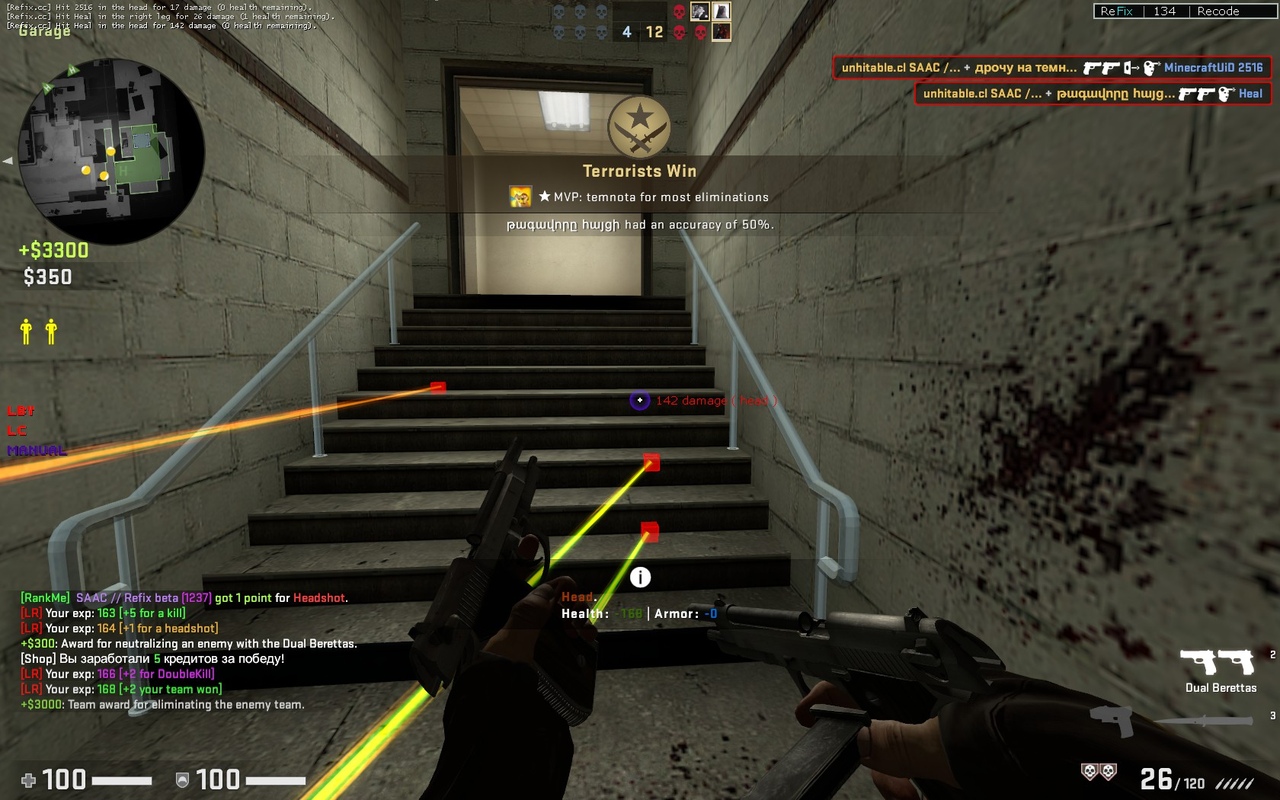Click the kill feed entry for Heal

coord(1093,94)
